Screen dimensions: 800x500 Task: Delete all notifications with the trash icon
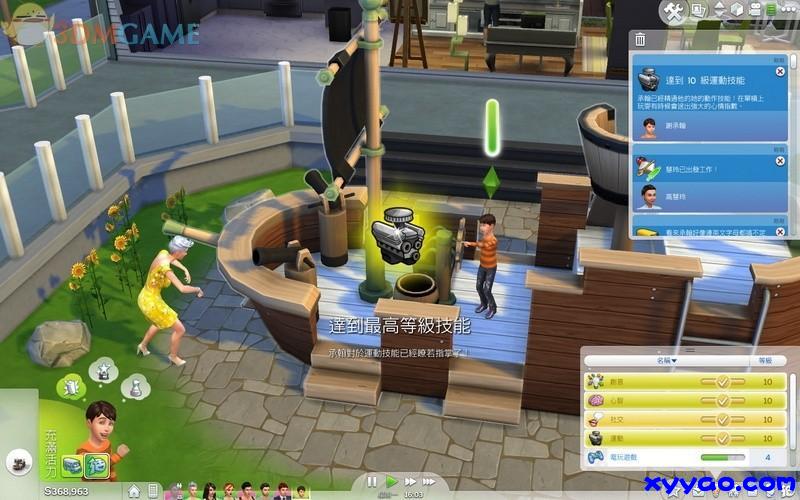[640, 40]
